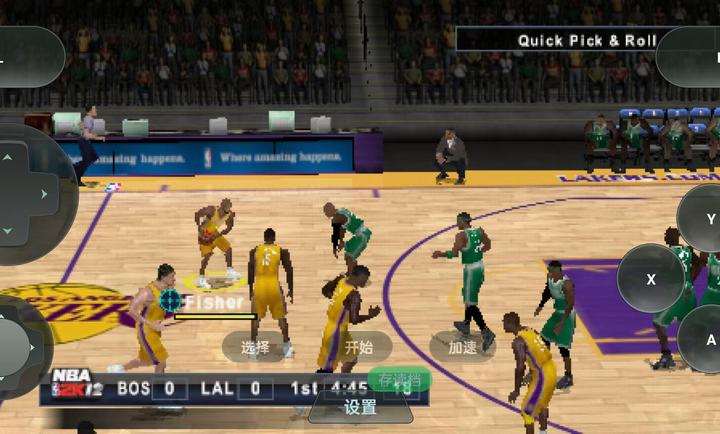
Task: Open the green 存读档 save/load state button
Action: (399, 380)
